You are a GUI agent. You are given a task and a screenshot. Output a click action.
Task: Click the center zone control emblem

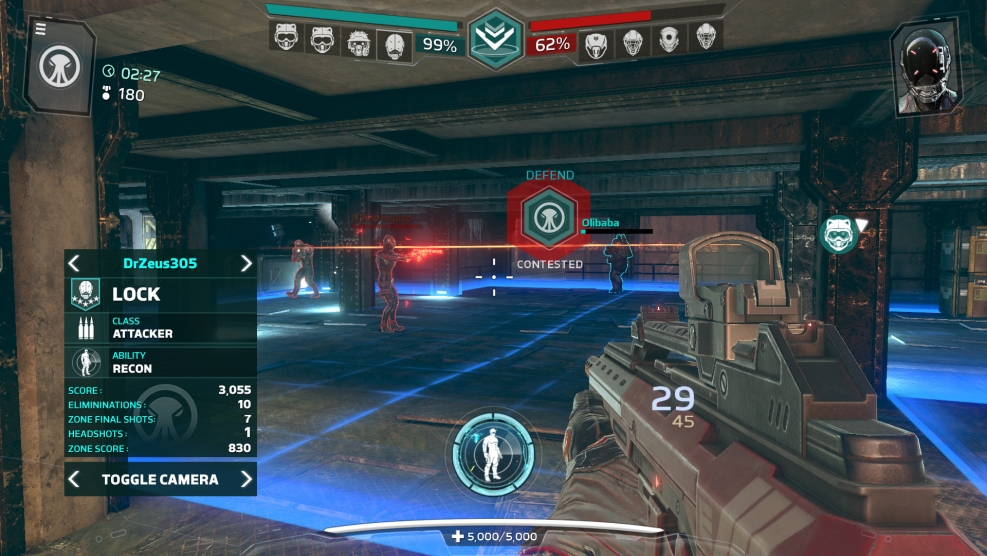[494, 40]
